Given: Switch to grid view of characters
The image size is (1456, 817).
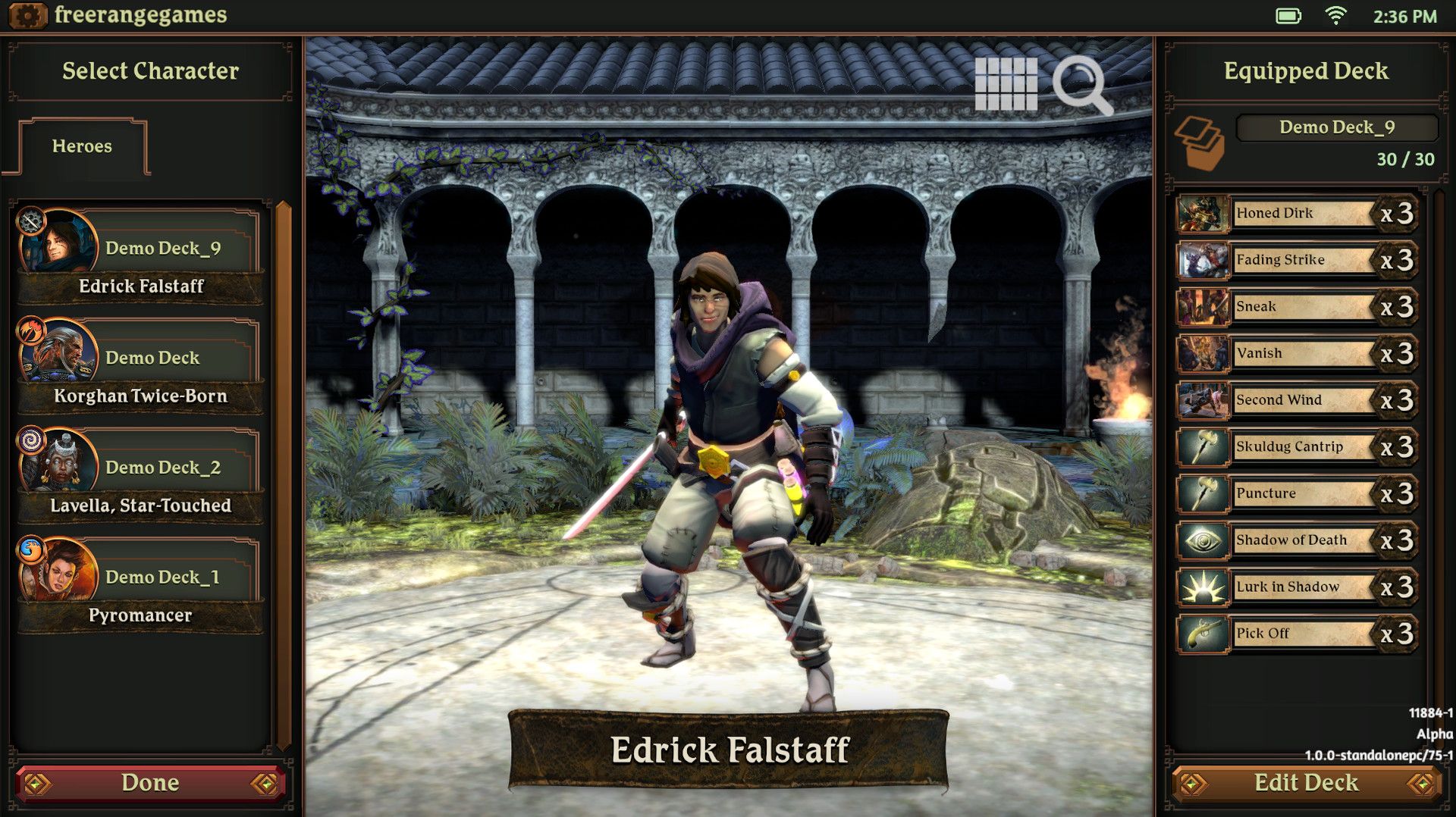Looking at the screenshot, I should 1009,85.
